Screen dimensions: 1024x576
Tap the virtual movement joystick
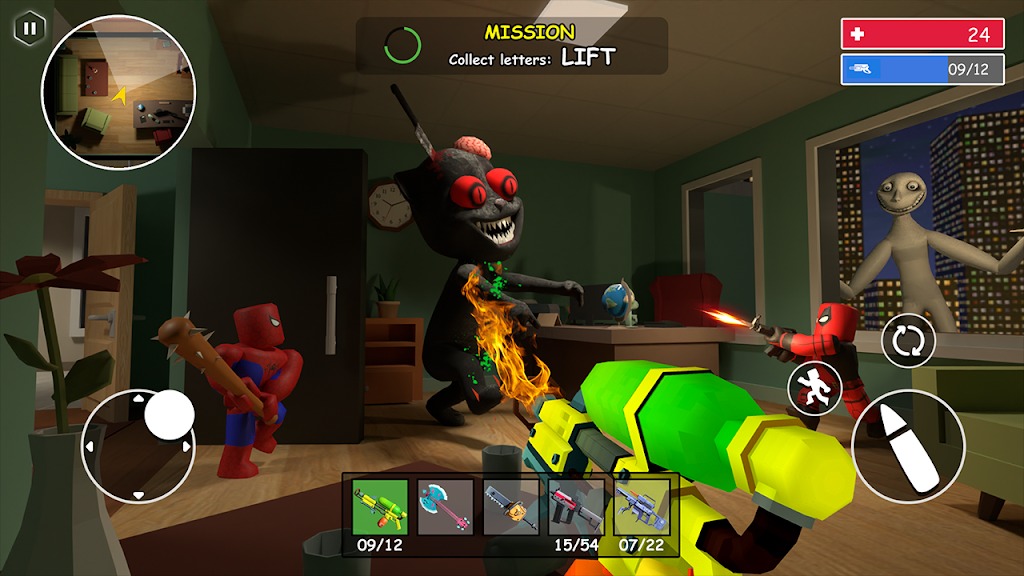click(x=138, y=446)
